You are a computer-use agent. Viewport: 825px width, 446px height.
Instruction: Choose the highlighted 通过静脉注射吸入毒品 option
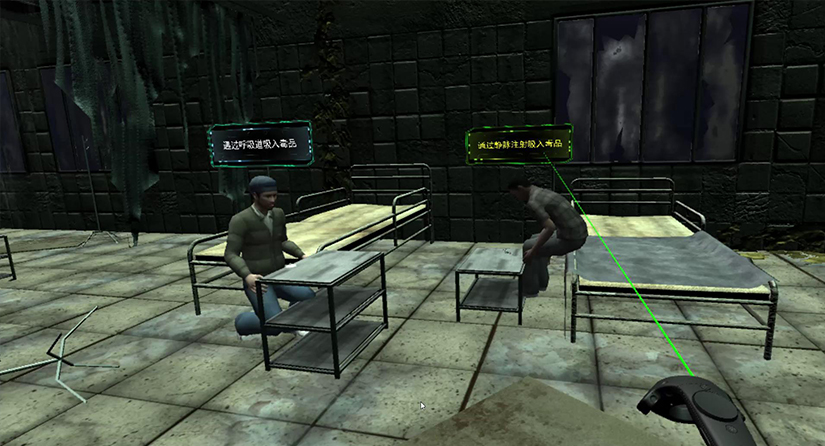pos(519,143)
